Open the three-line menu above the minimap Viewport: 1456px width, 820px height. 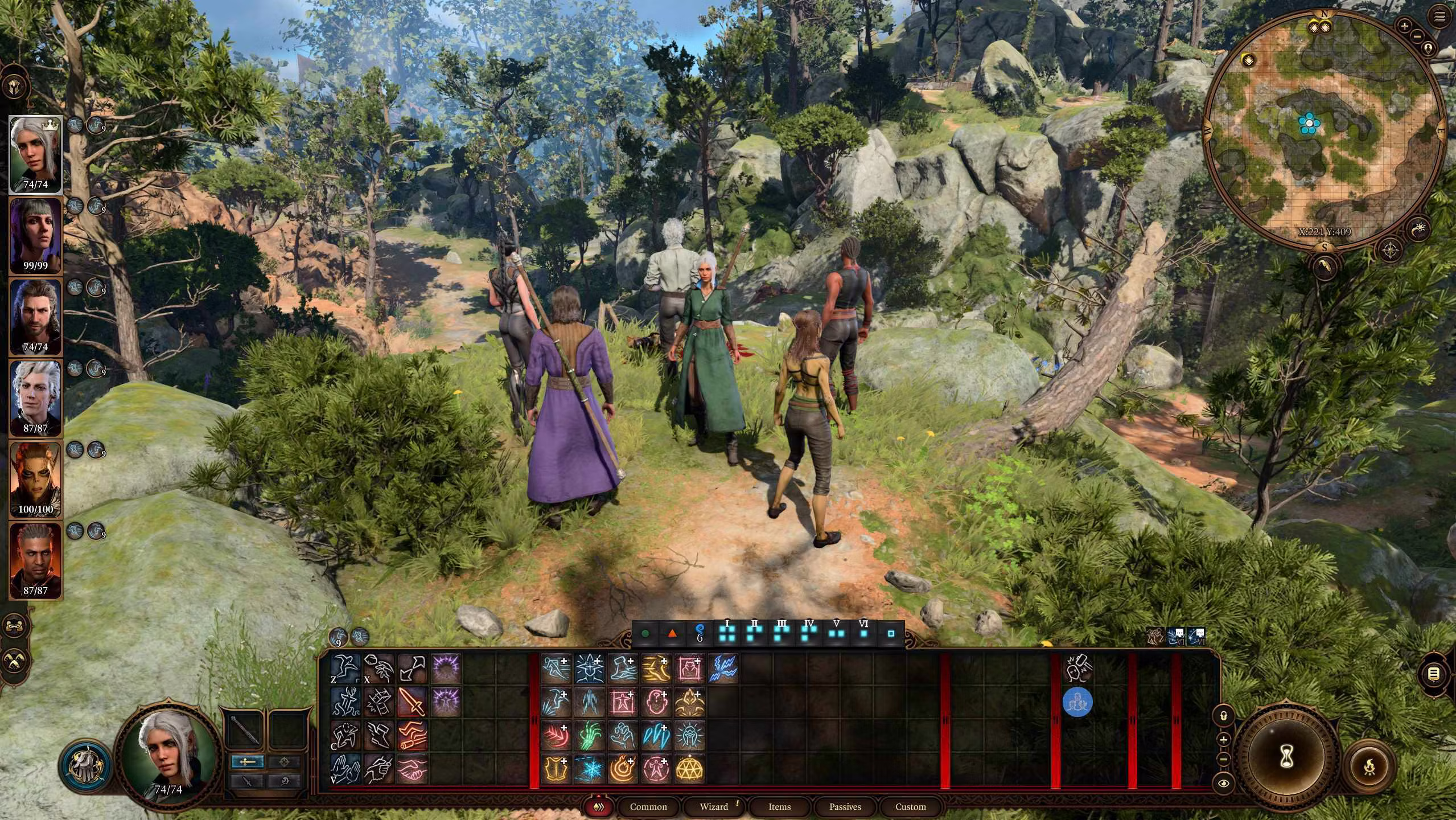tap(1439, 17)
